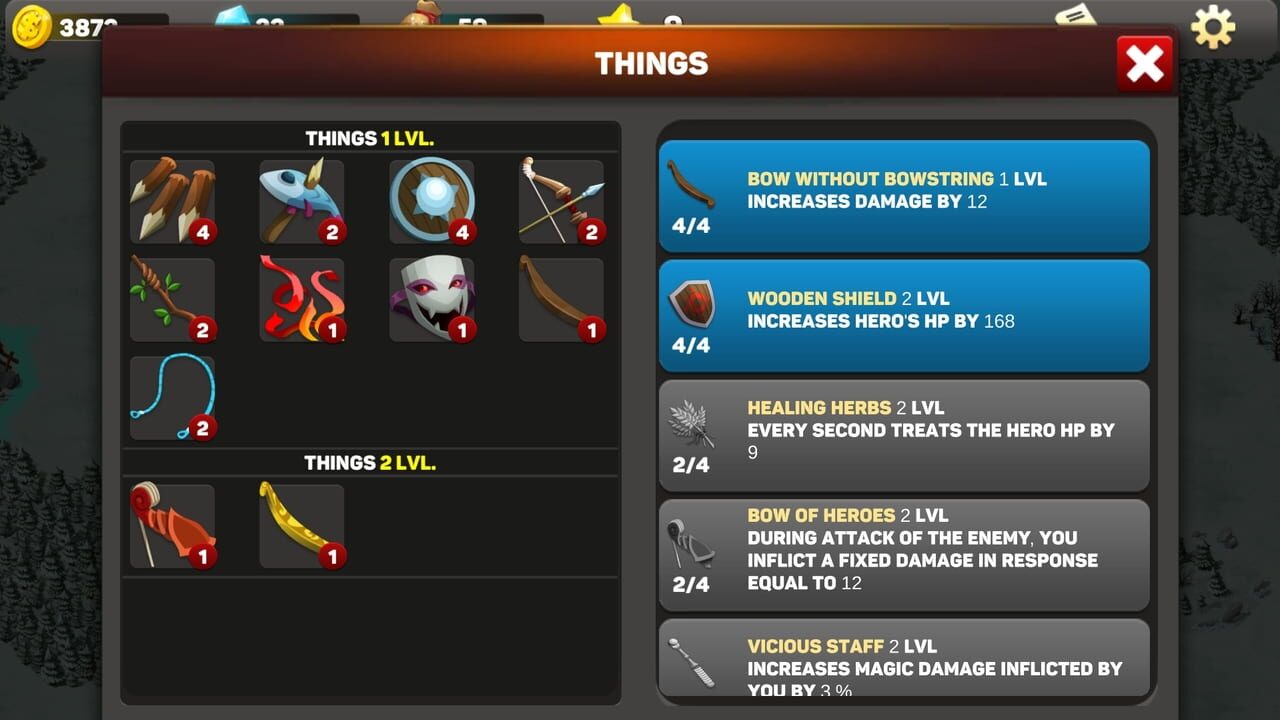
Task: Select the Bow of Heroes entry
Action: [x=903, y=556]
